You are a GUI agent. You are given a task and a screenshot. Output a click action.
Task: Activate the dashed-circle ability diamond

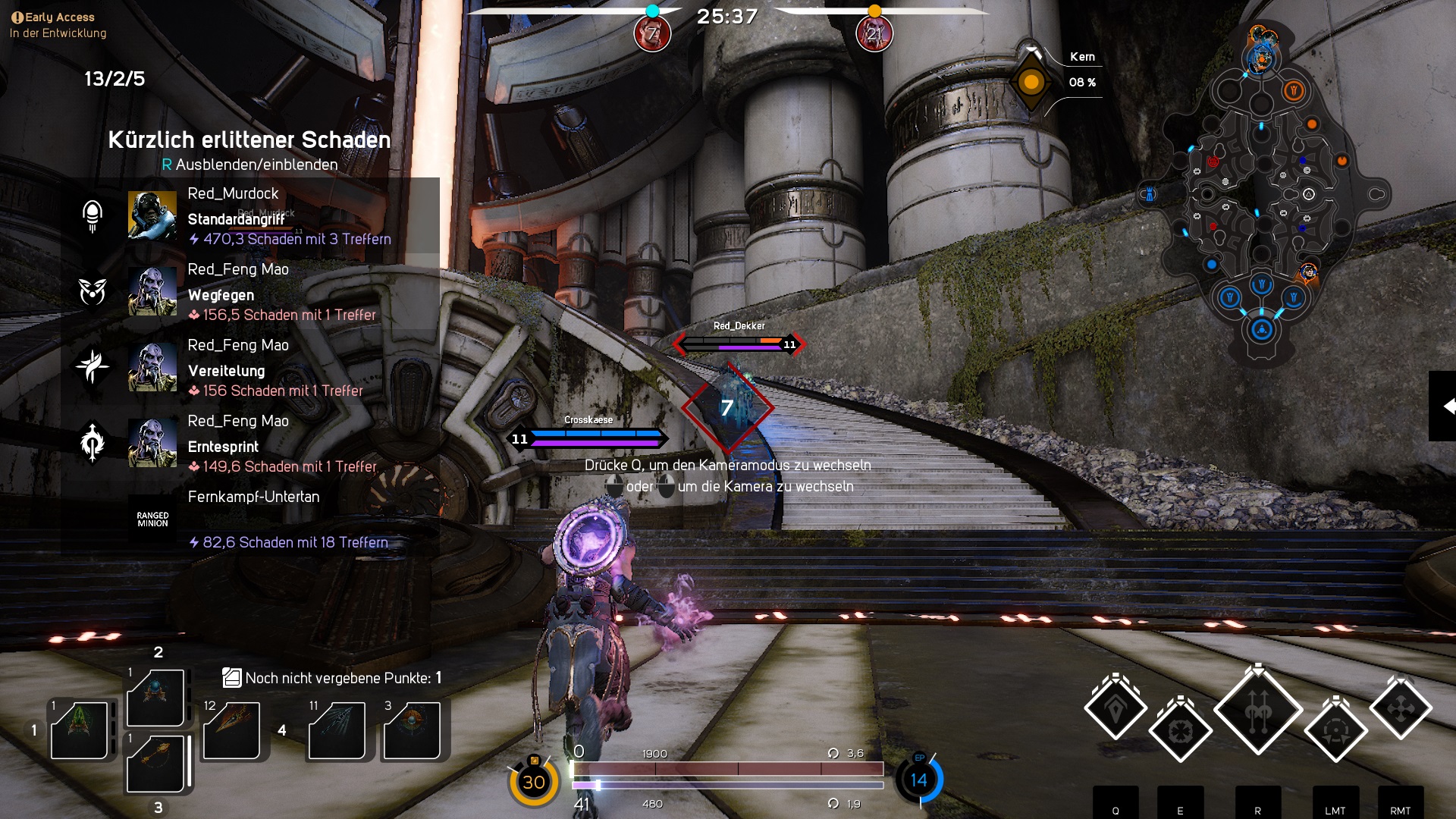(x=1335, y=731)
